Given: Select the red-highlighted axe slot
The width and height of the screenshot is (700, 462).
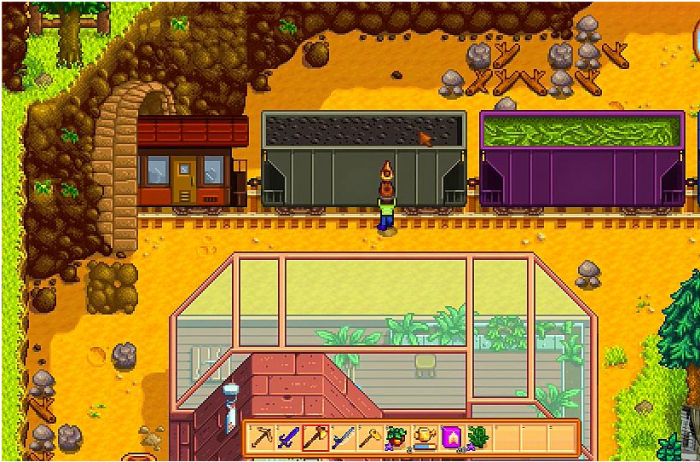Looking at the screenshot, I should coord(316,437).
